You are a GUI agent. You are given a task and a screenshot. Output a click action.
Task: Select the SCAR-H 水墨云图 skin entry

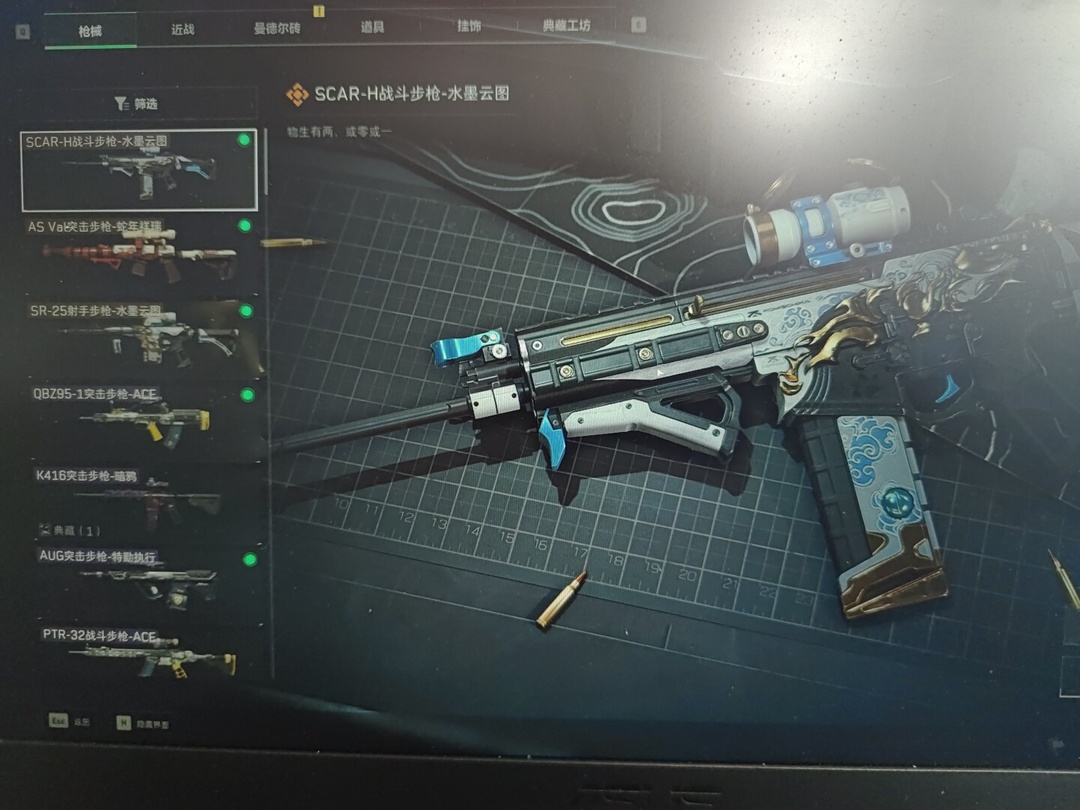click(139, 169)
